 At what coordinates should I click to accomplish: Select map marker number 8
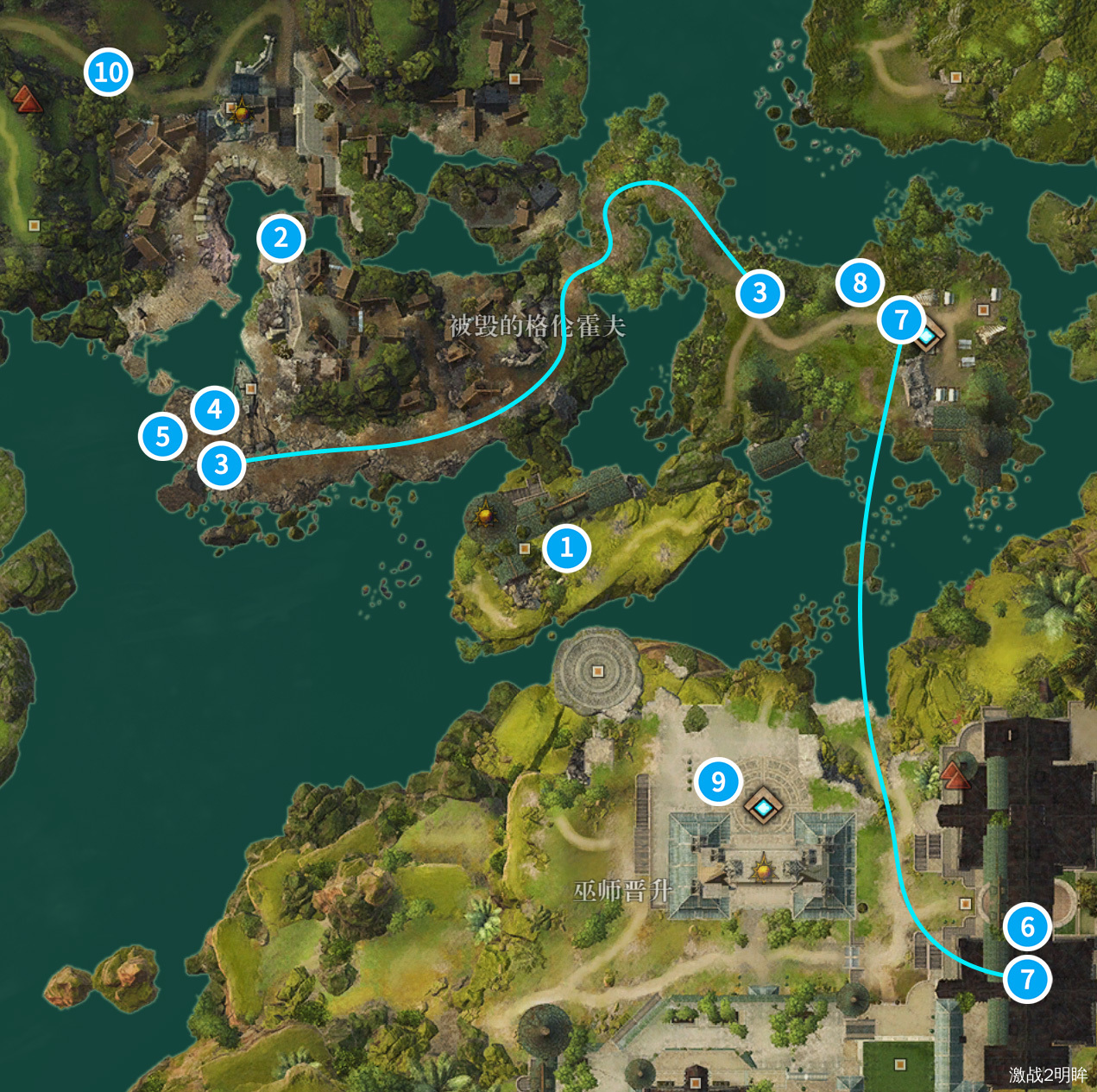(x=860, y=282)
